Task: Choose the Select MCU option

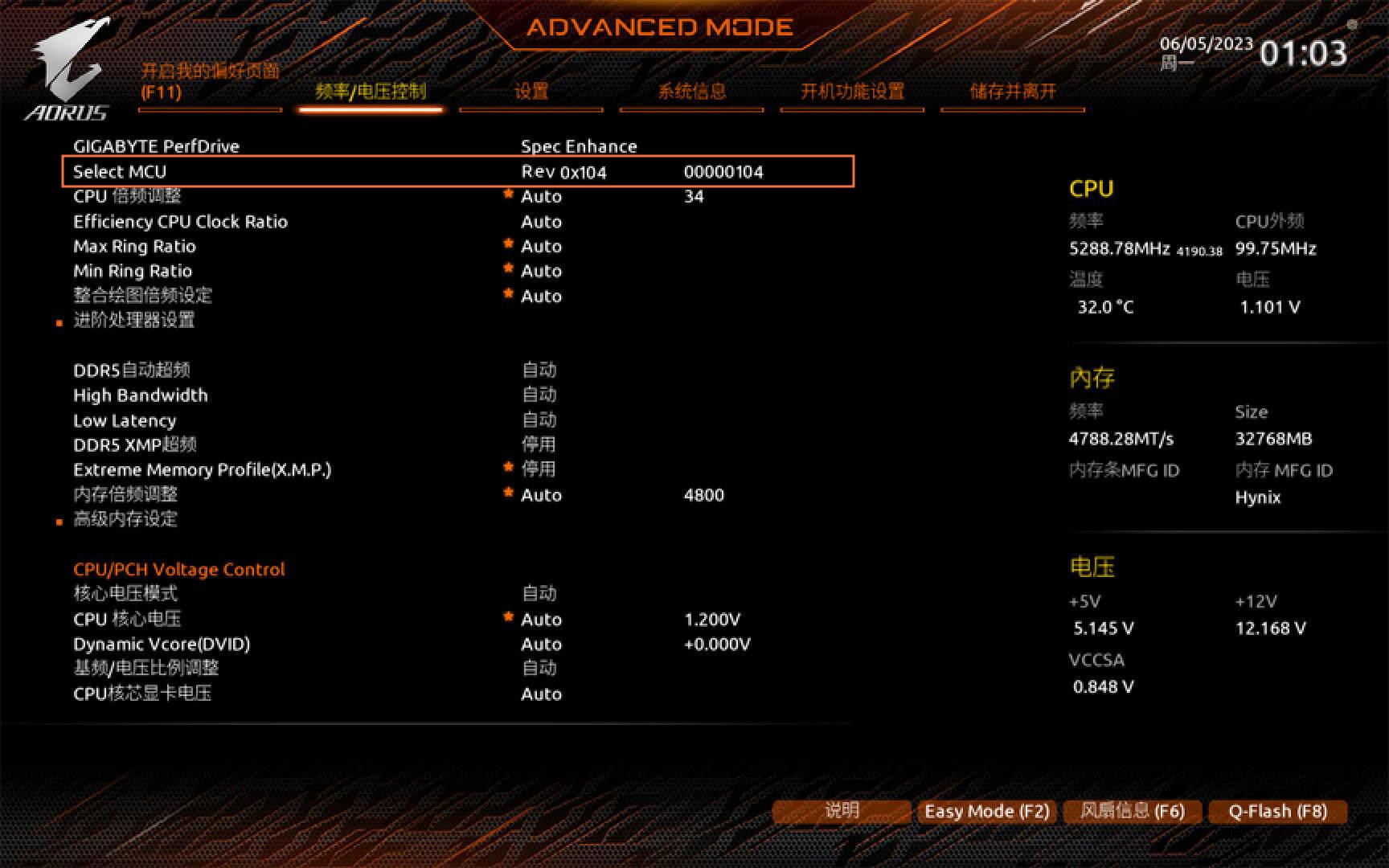Action: point(120,171)
